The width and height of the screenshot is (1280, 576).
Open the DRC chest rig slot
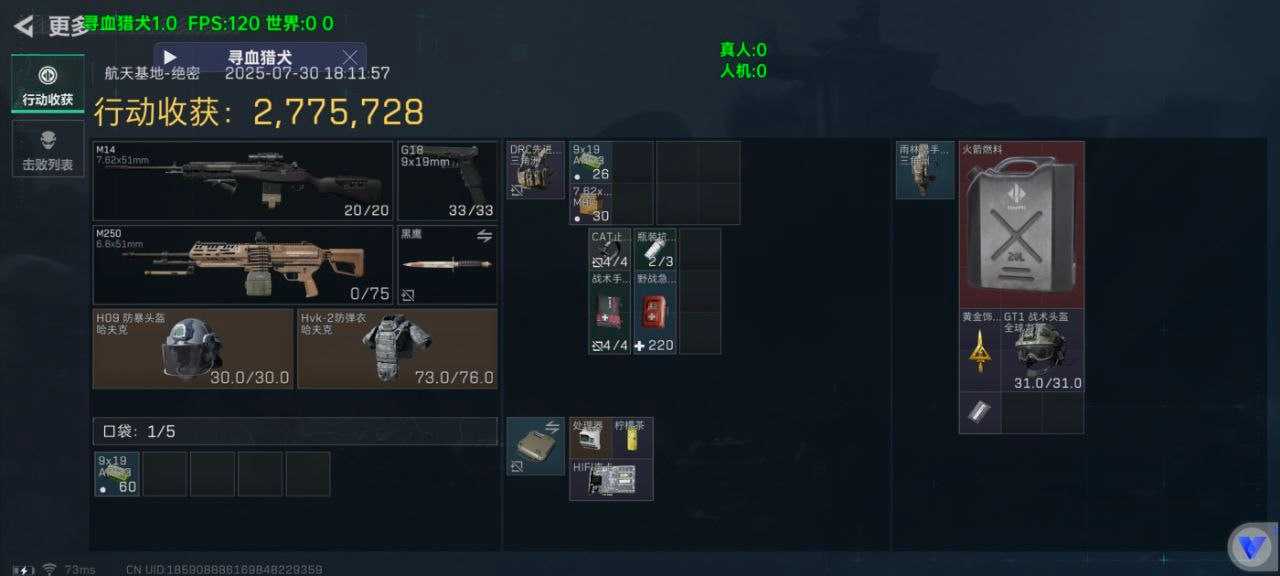coord(535,170)
